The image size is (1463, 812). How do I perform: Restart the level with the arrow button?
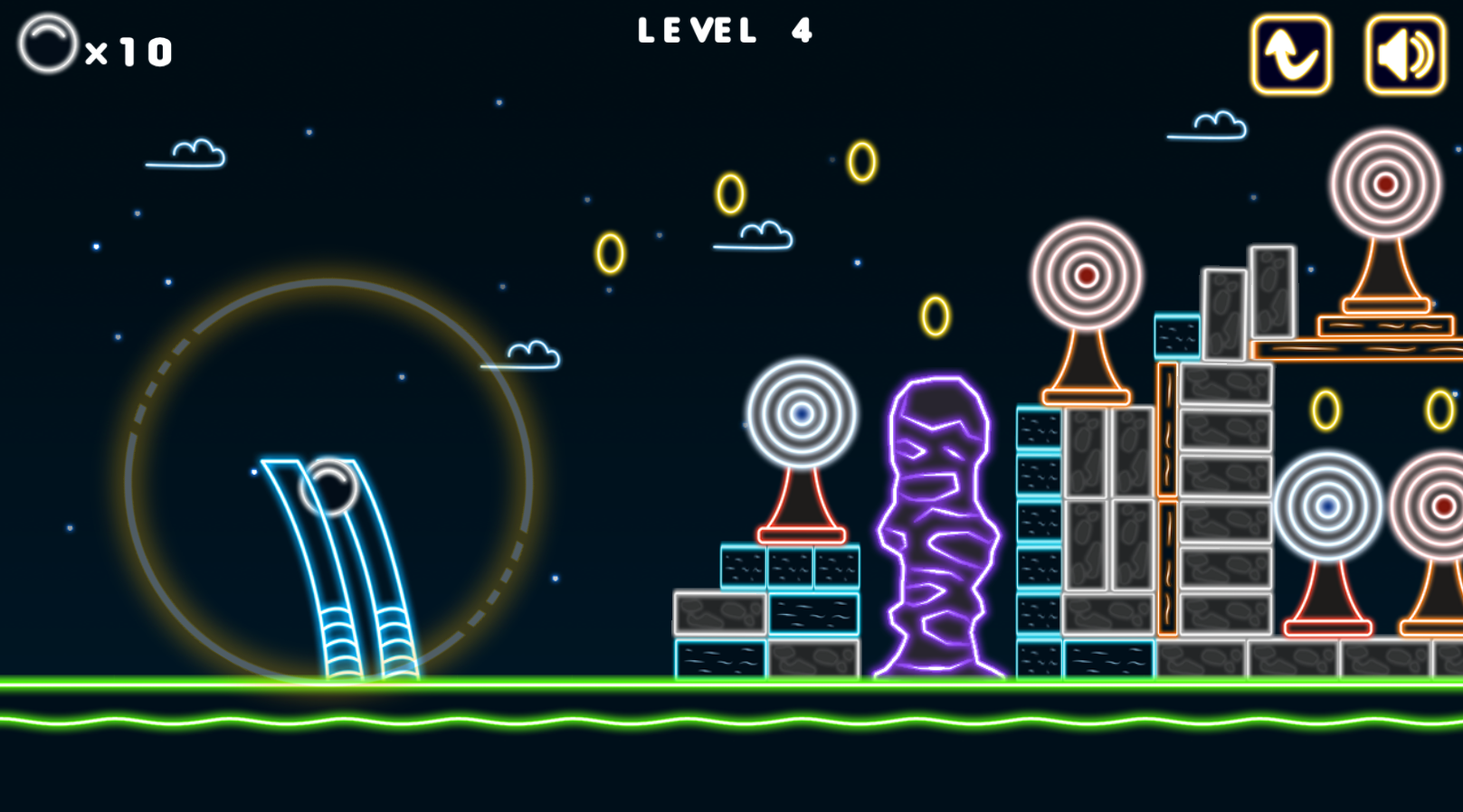(1291, 55)
